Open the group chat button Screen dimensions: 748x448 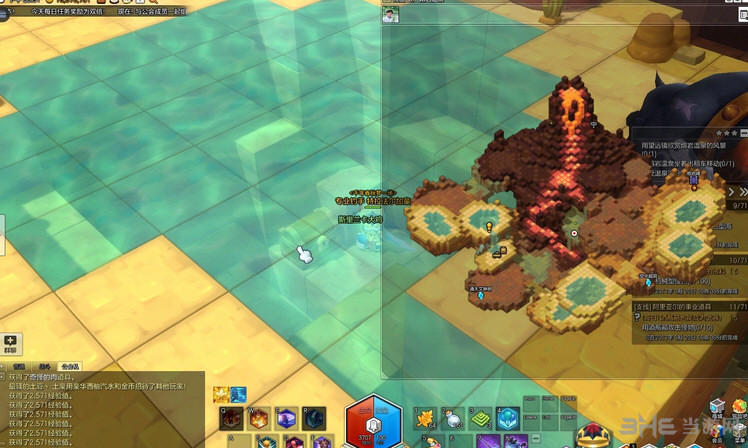point(10,343)
